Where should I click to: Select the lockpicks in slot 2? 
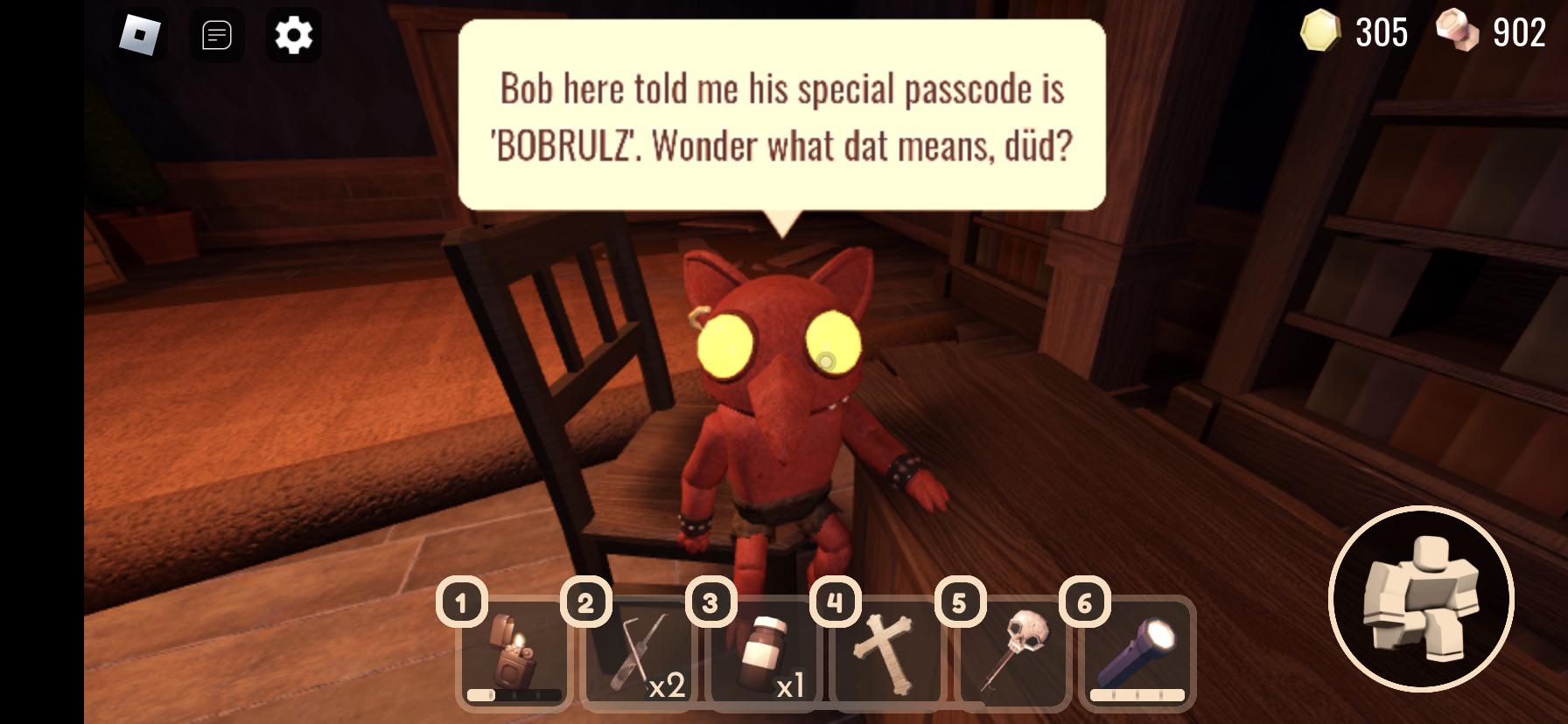(637, 656)
